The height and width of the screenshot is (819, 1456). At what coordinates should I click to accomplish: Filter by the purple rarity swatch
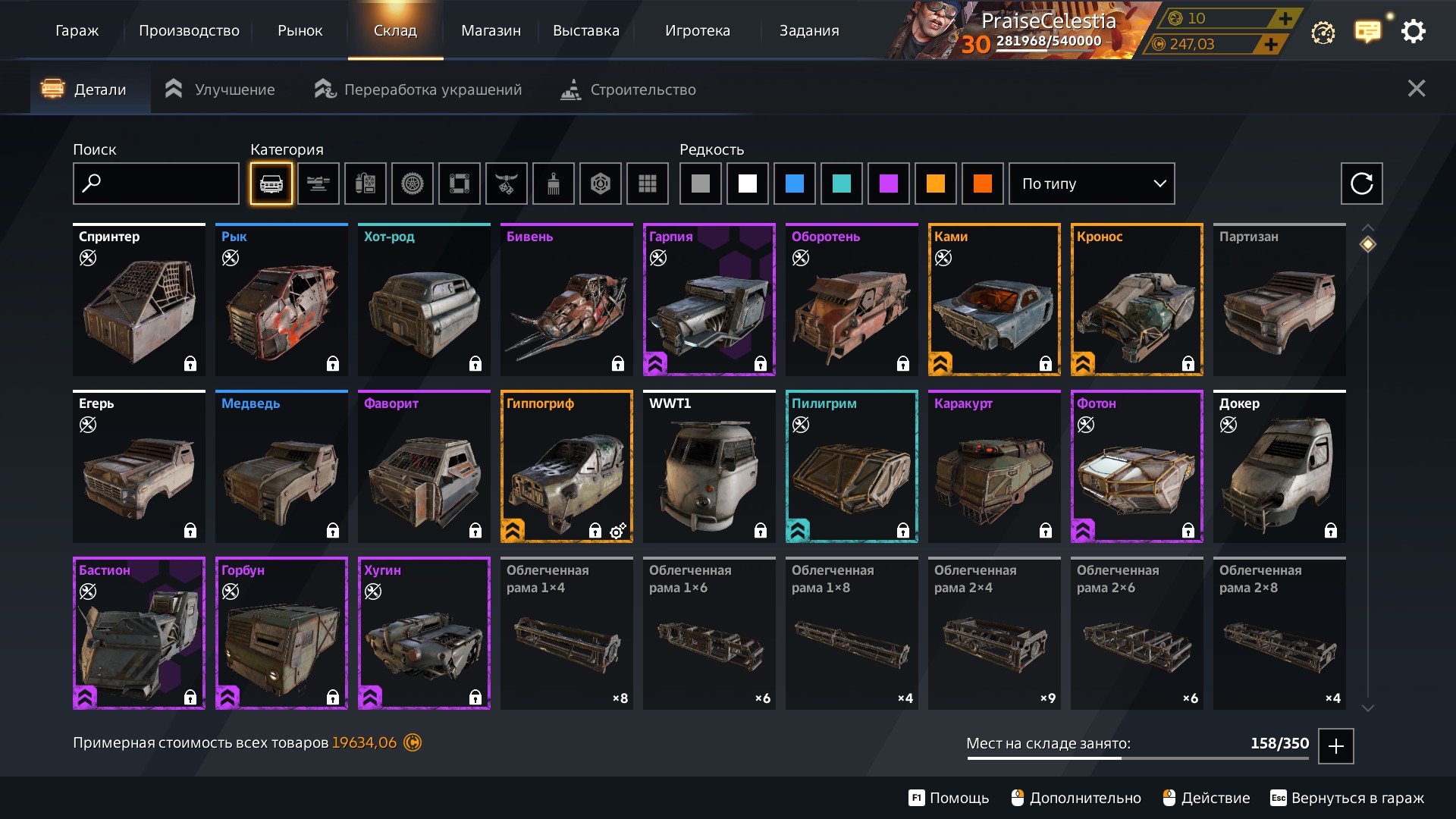[x=888, y=184]
